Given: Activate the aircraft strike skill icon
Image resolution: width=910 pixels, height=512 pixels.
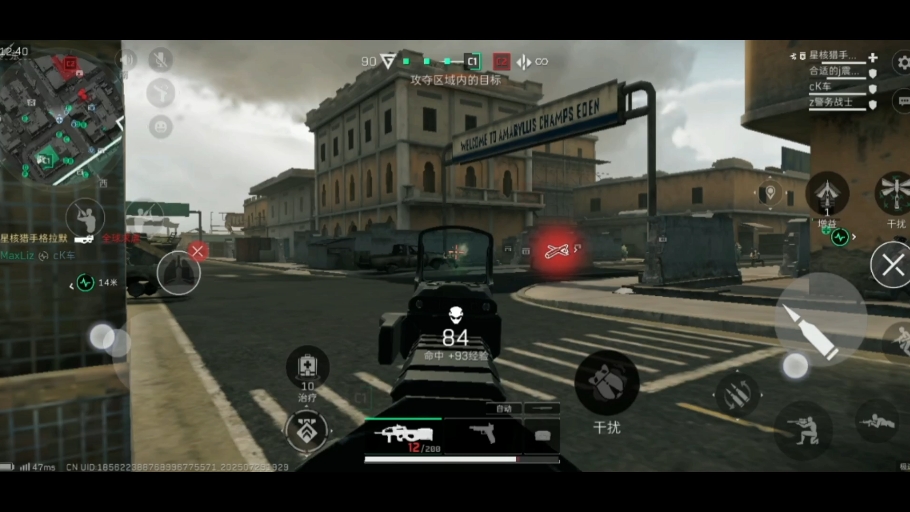Looking at the screenshot, I should (827, 192).
